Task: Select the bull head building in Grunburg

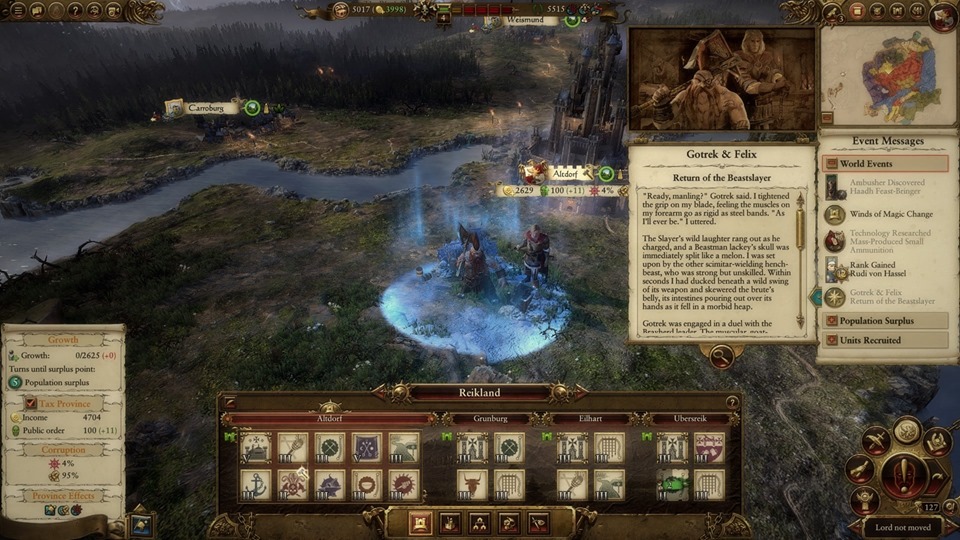Action: coord(472,484)
